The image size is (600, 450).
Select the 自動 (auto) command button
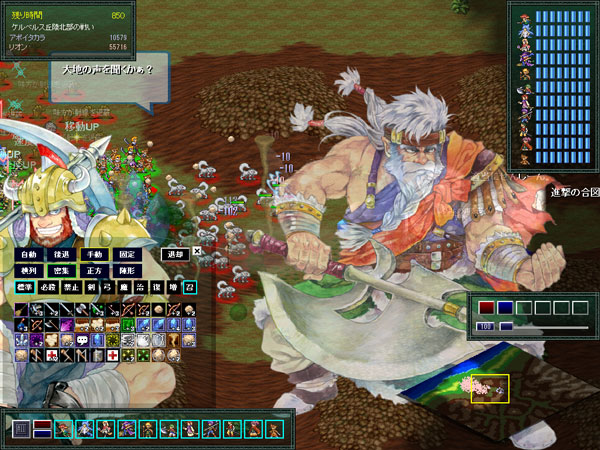point(28,255)
